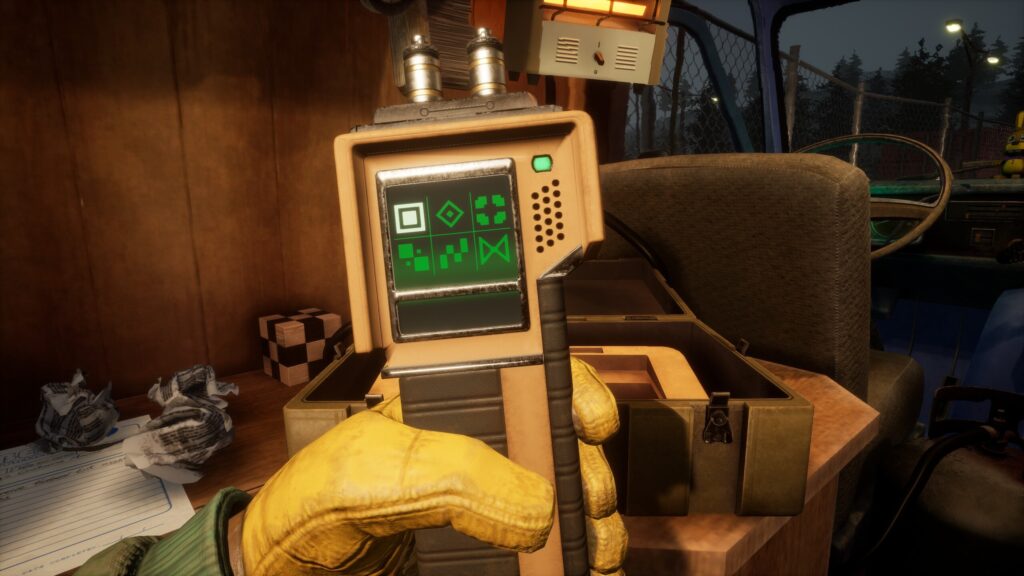The height and width of the screenshot is (576, 1024).
Task: Choose the bowtie hourglass symbol
Action: click(x=492, y=250)
